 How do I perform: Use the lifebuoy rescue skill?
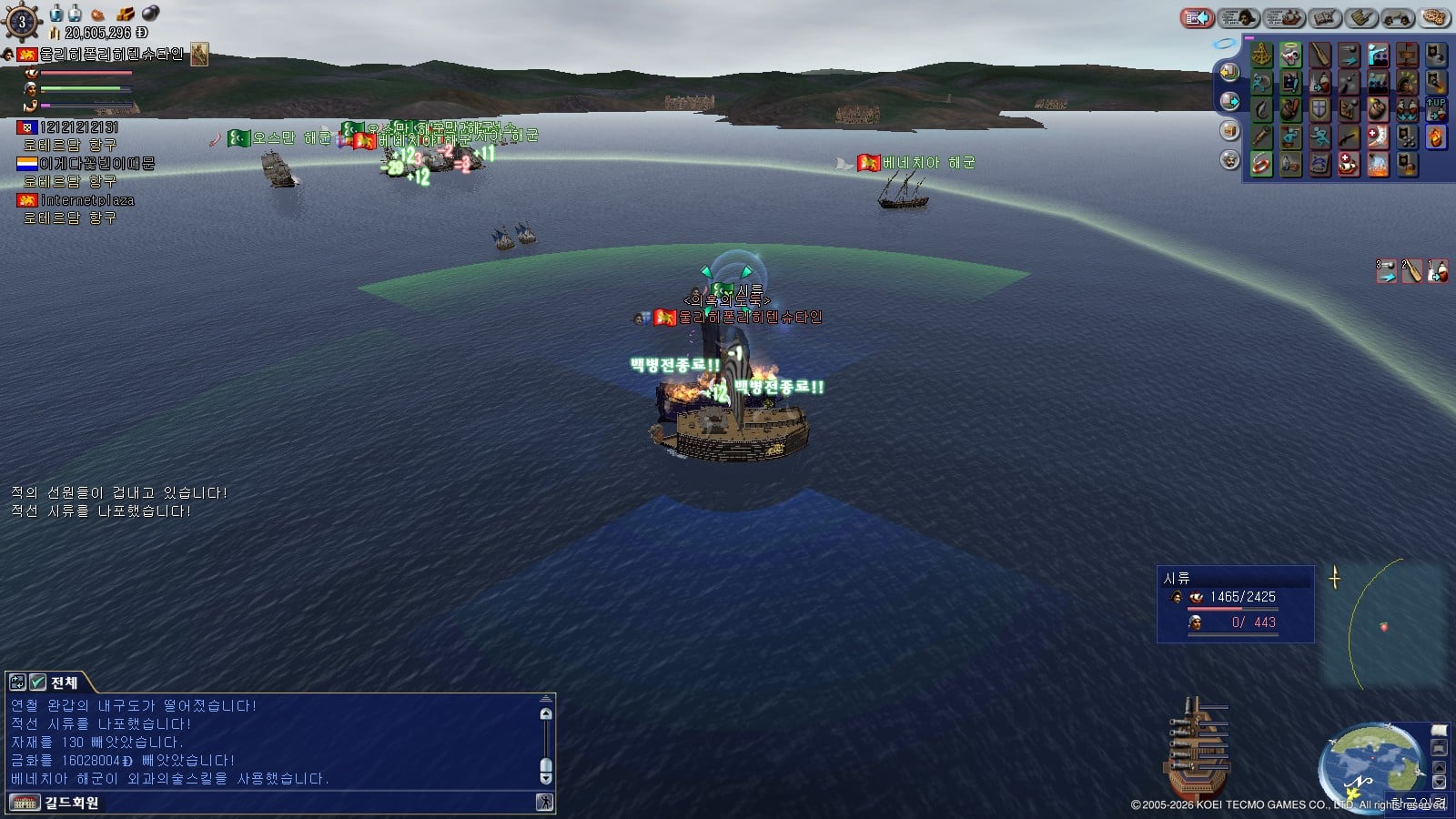click(1261, 165)
